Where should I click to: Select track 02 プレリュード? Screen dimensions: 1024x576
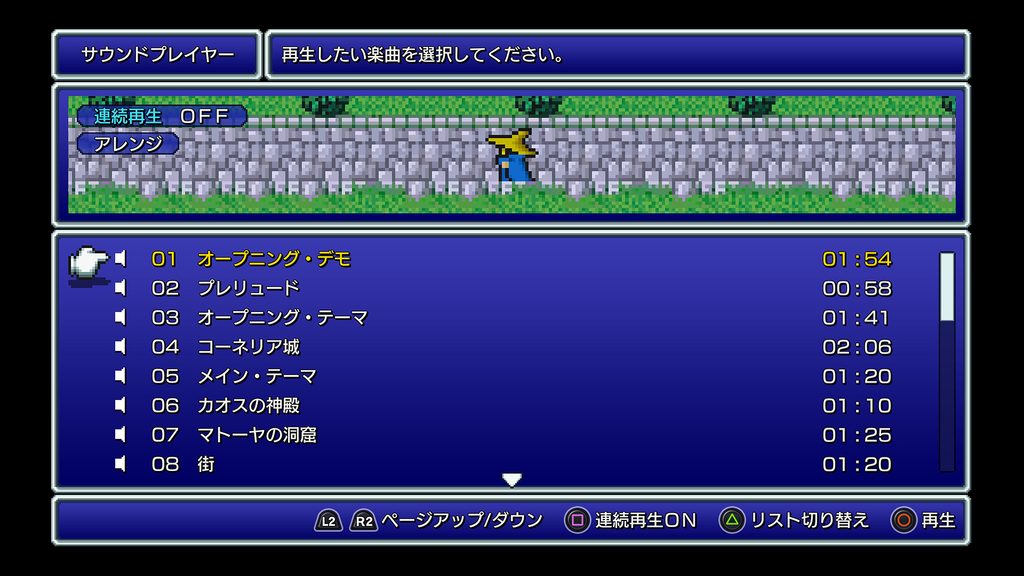(248, 288)
